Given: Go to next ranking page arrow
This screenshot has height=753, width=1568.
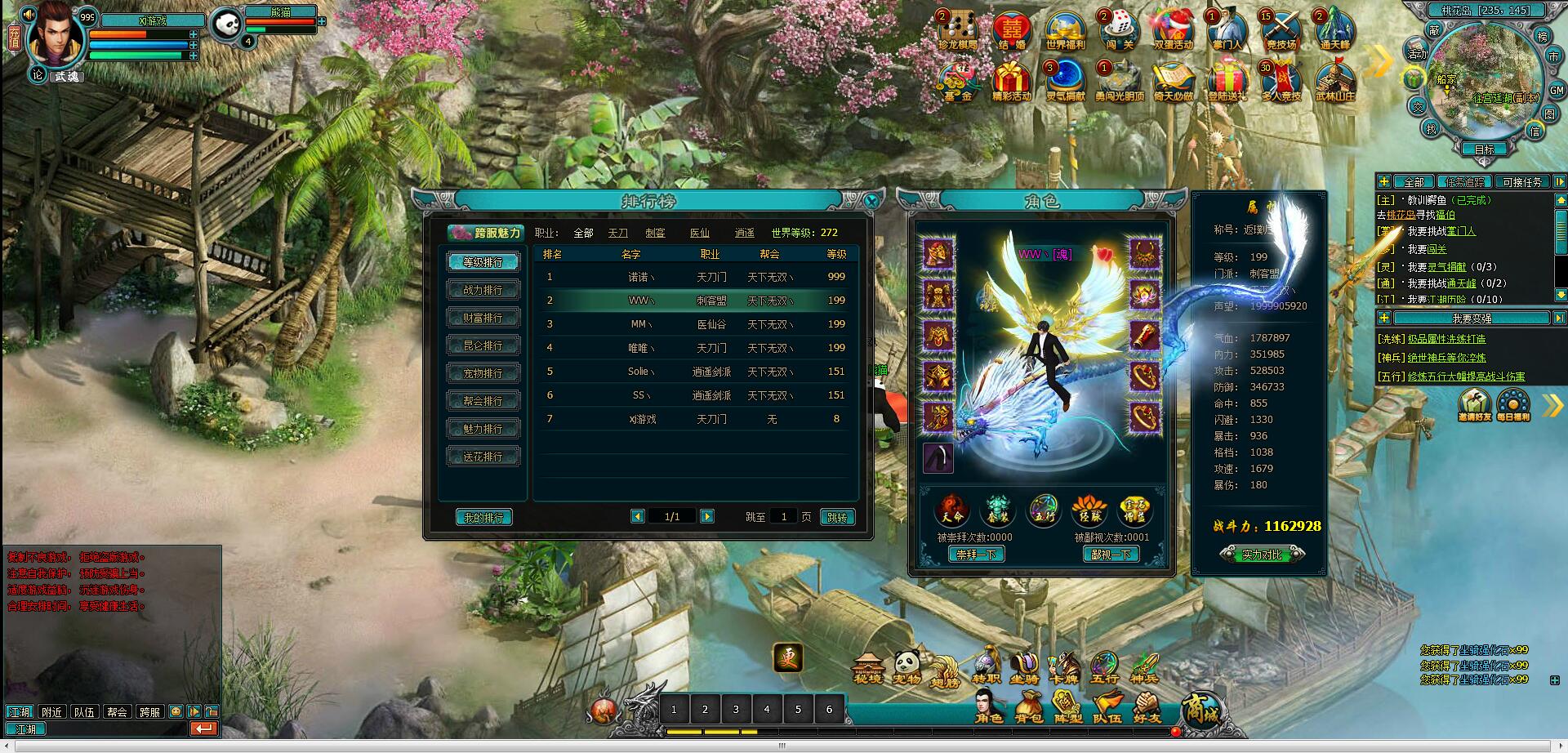Looking at the screenshot, I should point(707,516).
